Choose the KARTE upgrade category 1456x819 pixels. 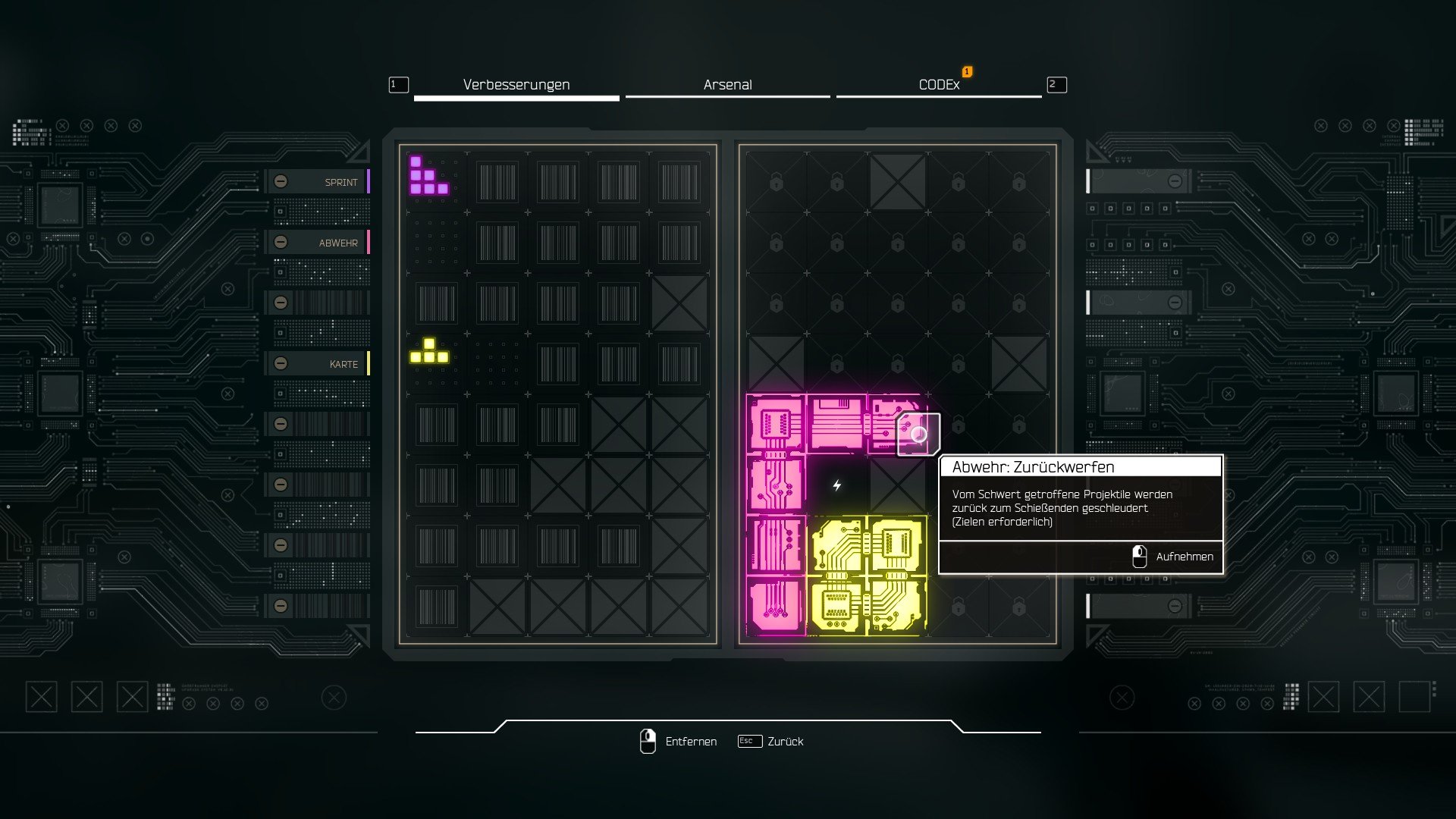click(x=318, y=364)
